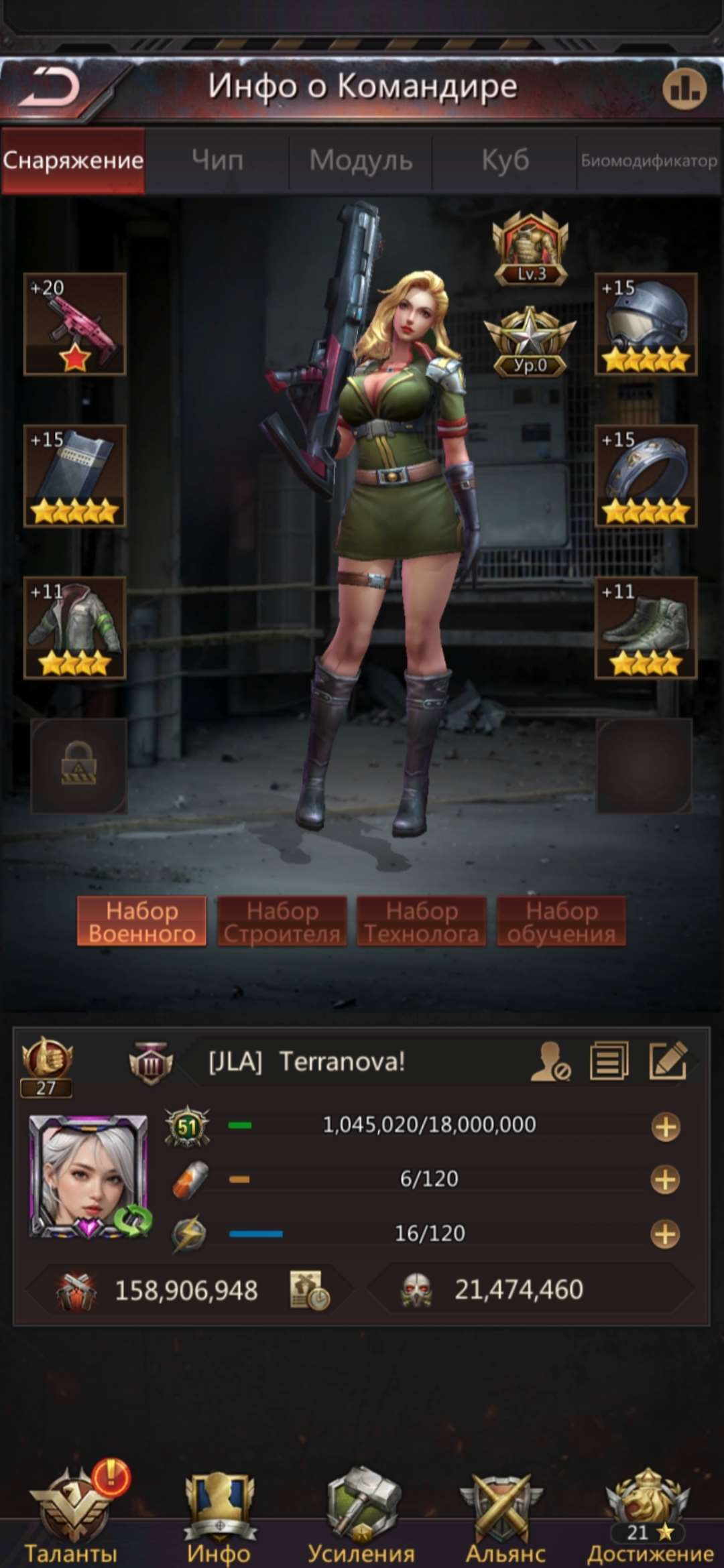This screenshot has height=1568, width=724.
Task: Show the Биомодификатор tab
Action: click(x=648, y=161)
